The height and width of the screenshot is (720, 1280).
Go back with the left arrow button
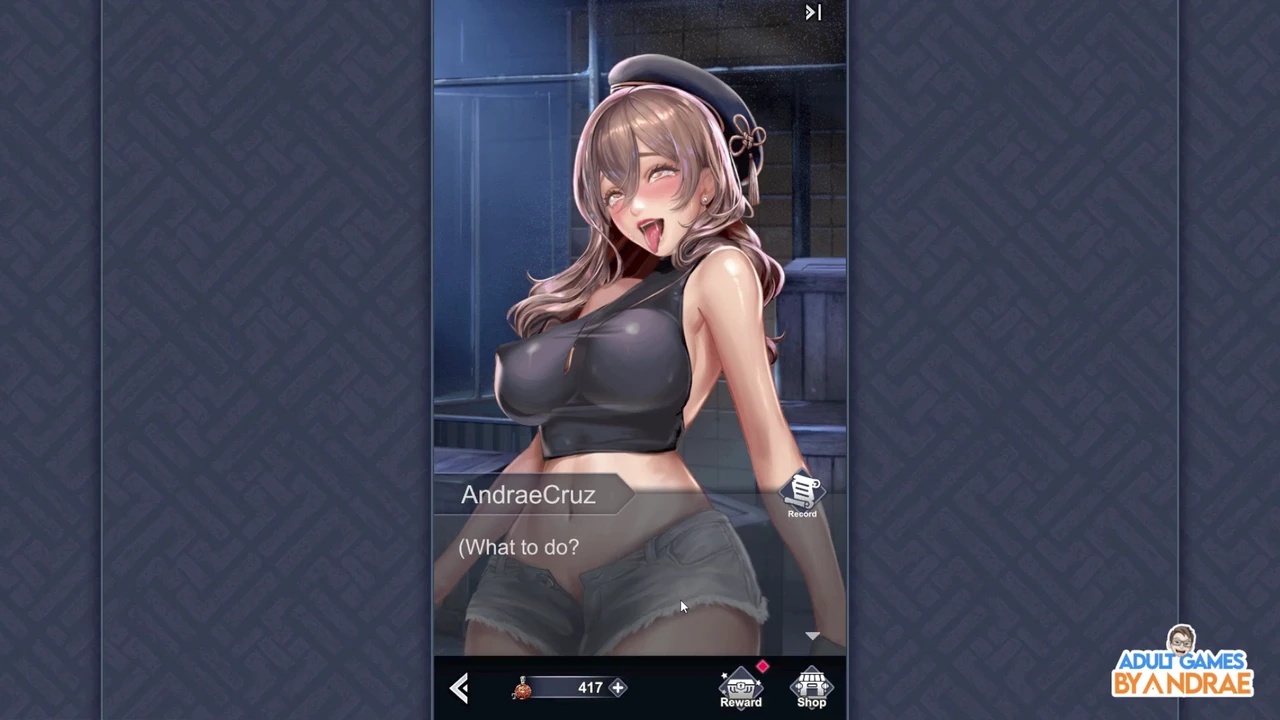click(x=459, y=688)
